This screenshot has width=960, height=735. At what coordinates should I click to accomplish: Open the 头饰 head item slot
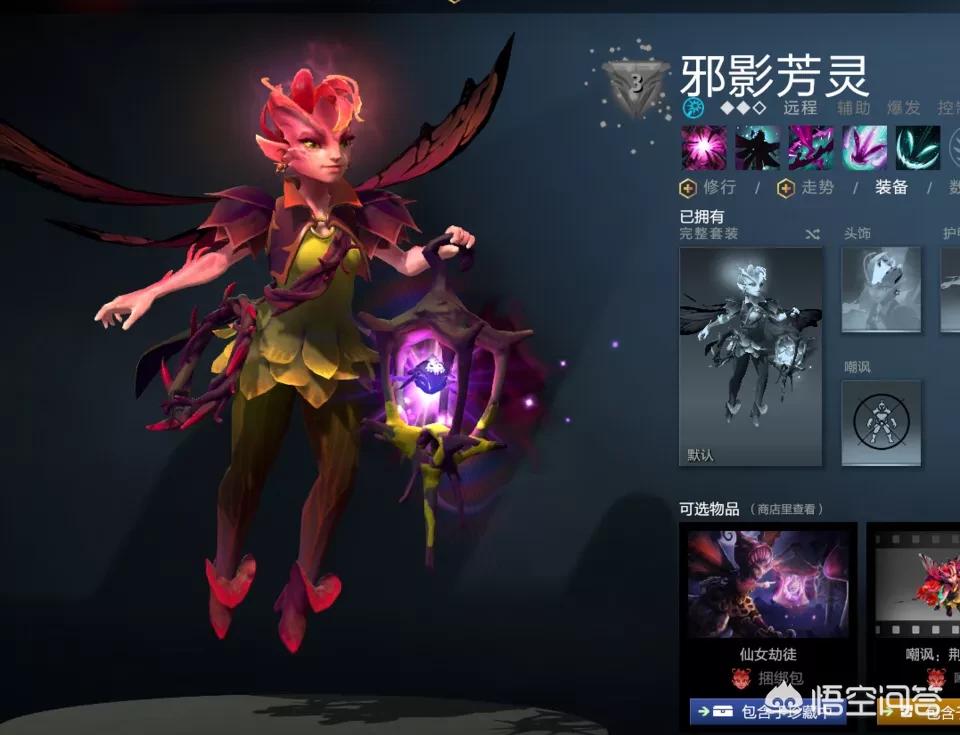[x=880, y=289]
